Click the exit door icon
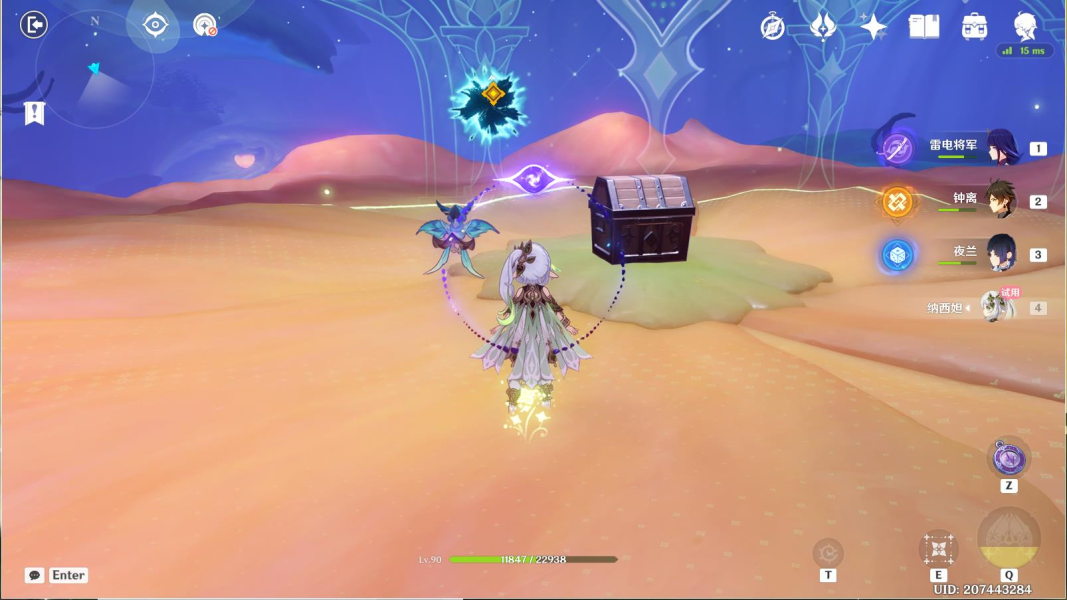Image resolution: width=1067 pixels, height=600 pixels. (x=34, y=25)
